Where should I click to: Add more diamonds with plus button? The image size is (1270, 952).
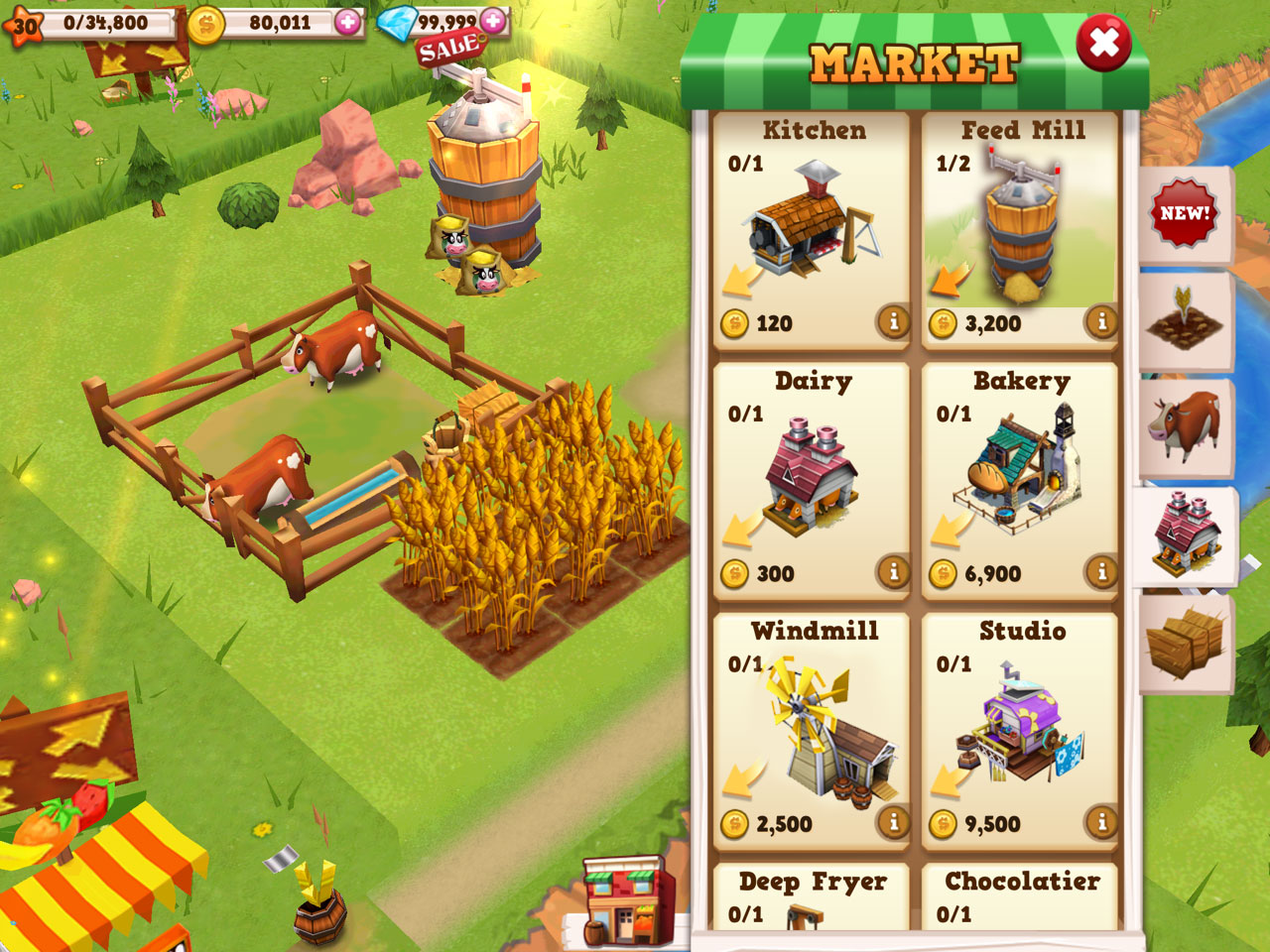point(493,20)
